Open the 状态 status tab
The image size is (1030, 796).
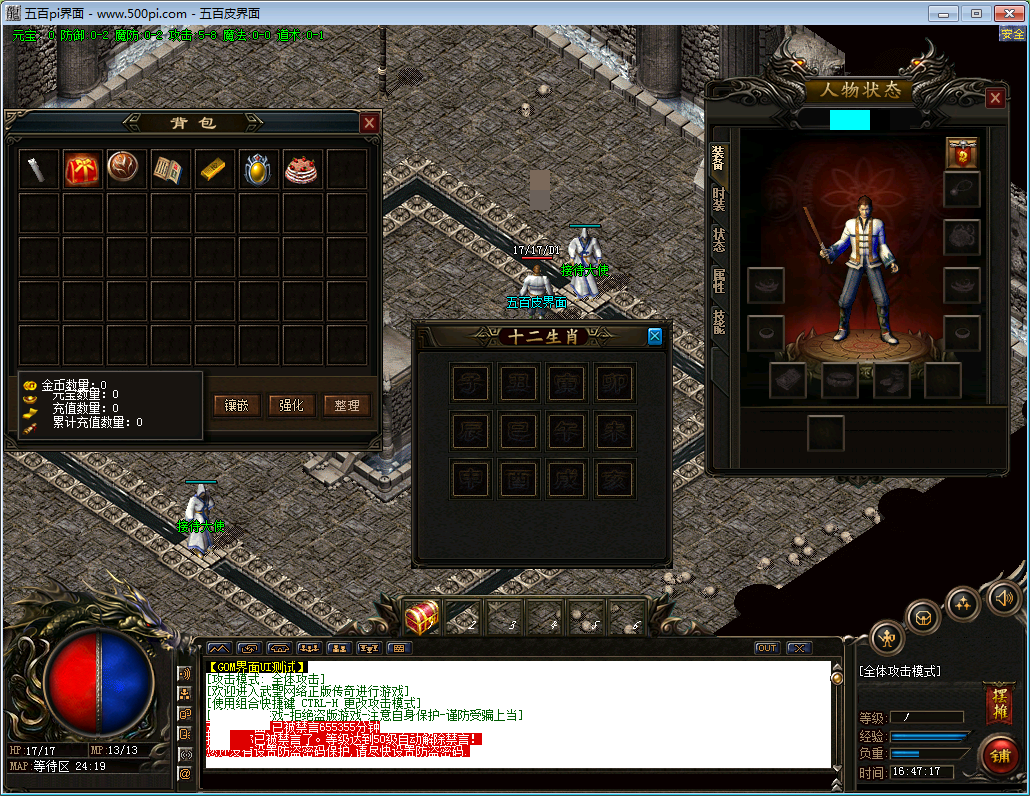pyautogui.click(x=719, y=240)
